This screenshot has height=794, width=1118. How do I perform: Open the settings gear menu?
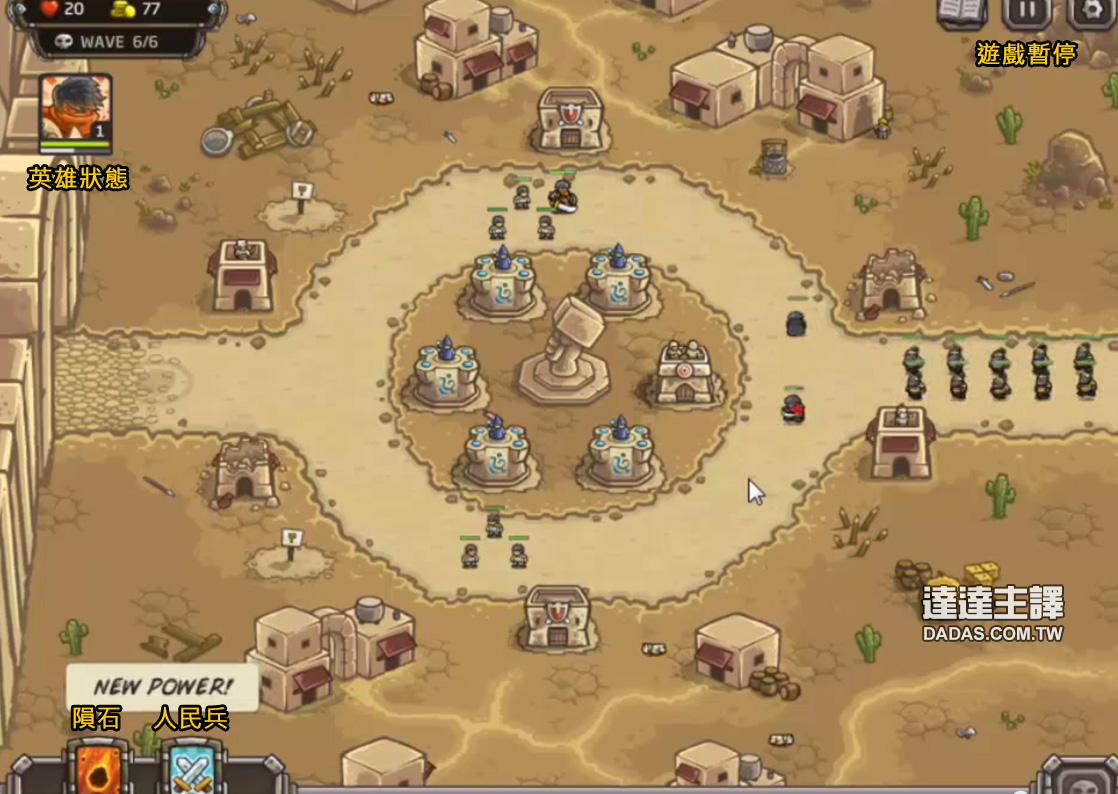click(x=1091, y=11)
